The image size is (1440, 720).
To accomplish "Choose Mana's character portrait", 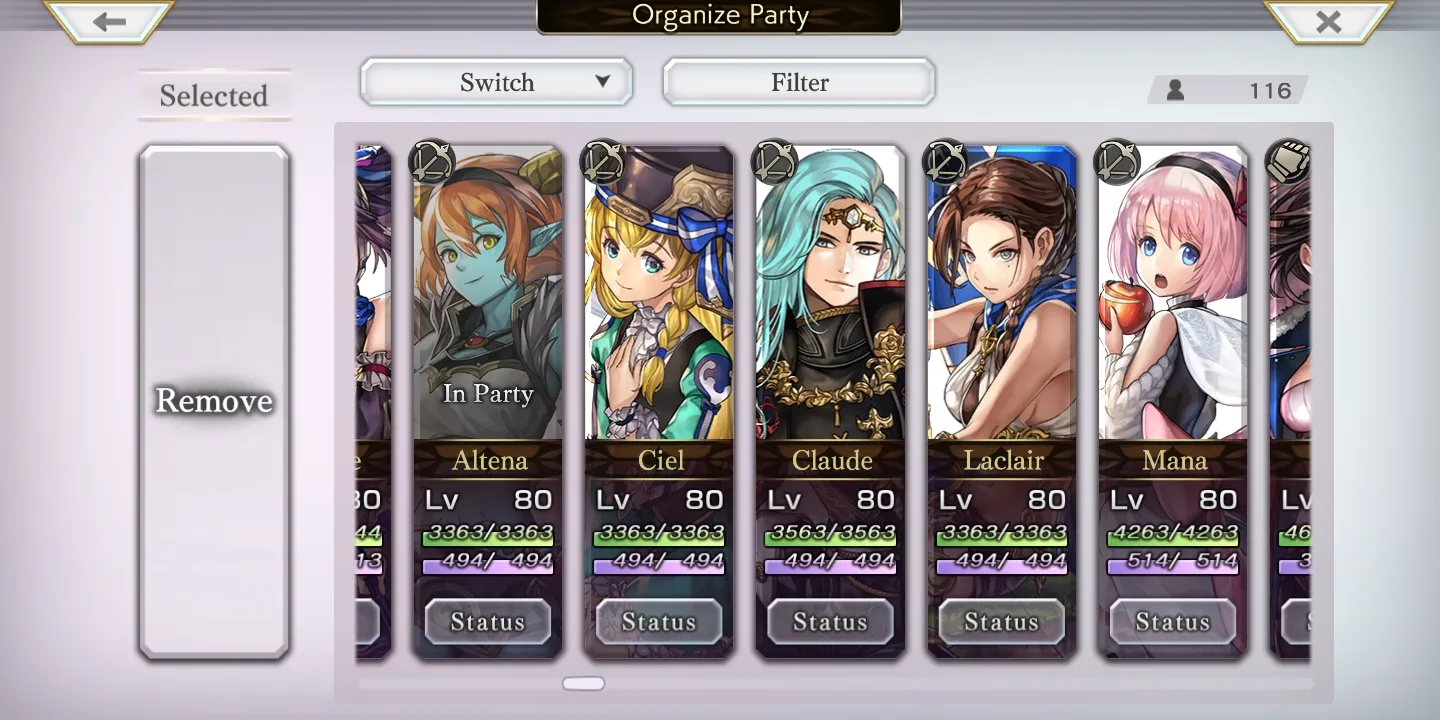I will point(1173,300).
